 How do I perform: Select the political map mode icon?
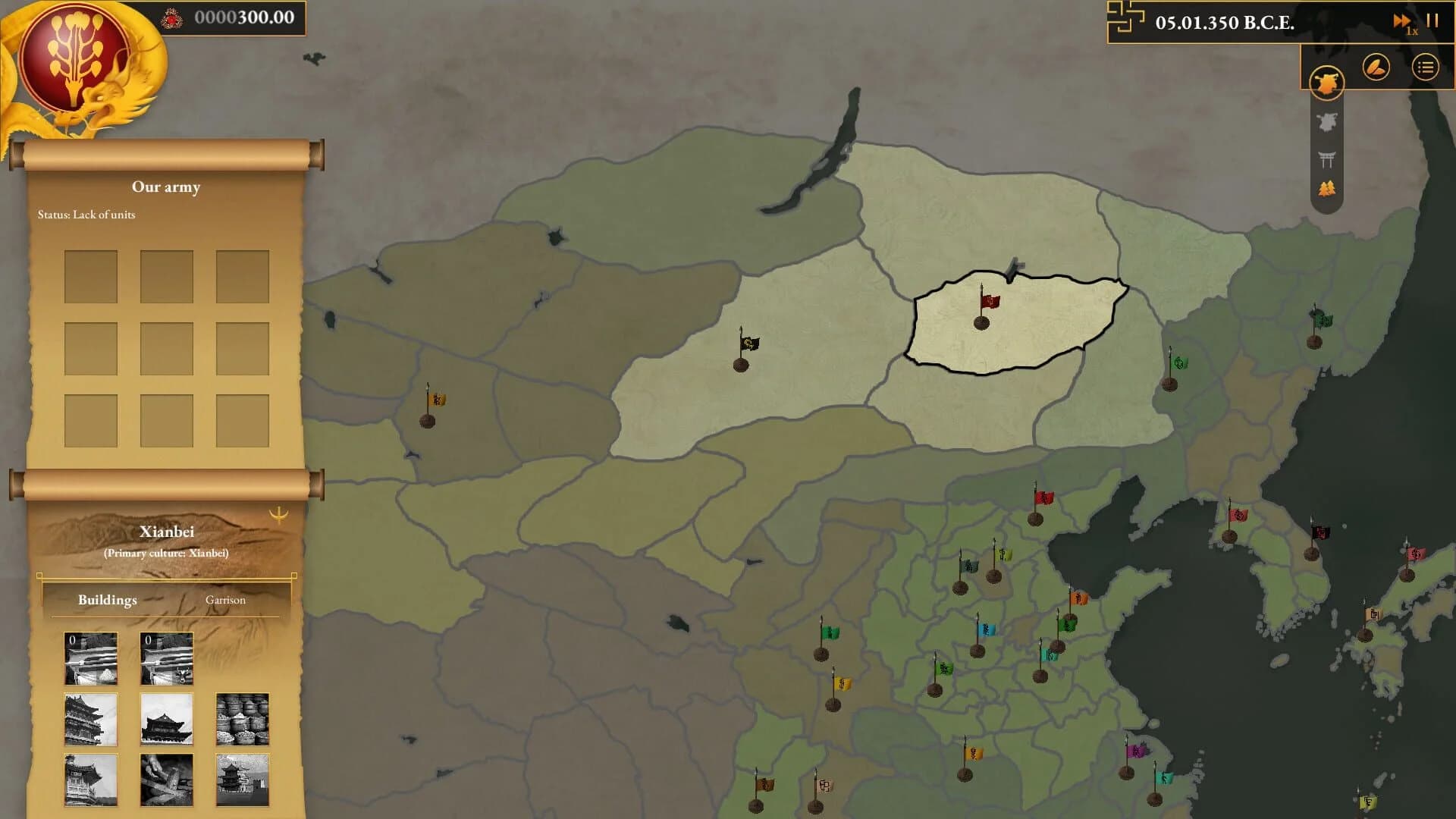point(1326,81)
